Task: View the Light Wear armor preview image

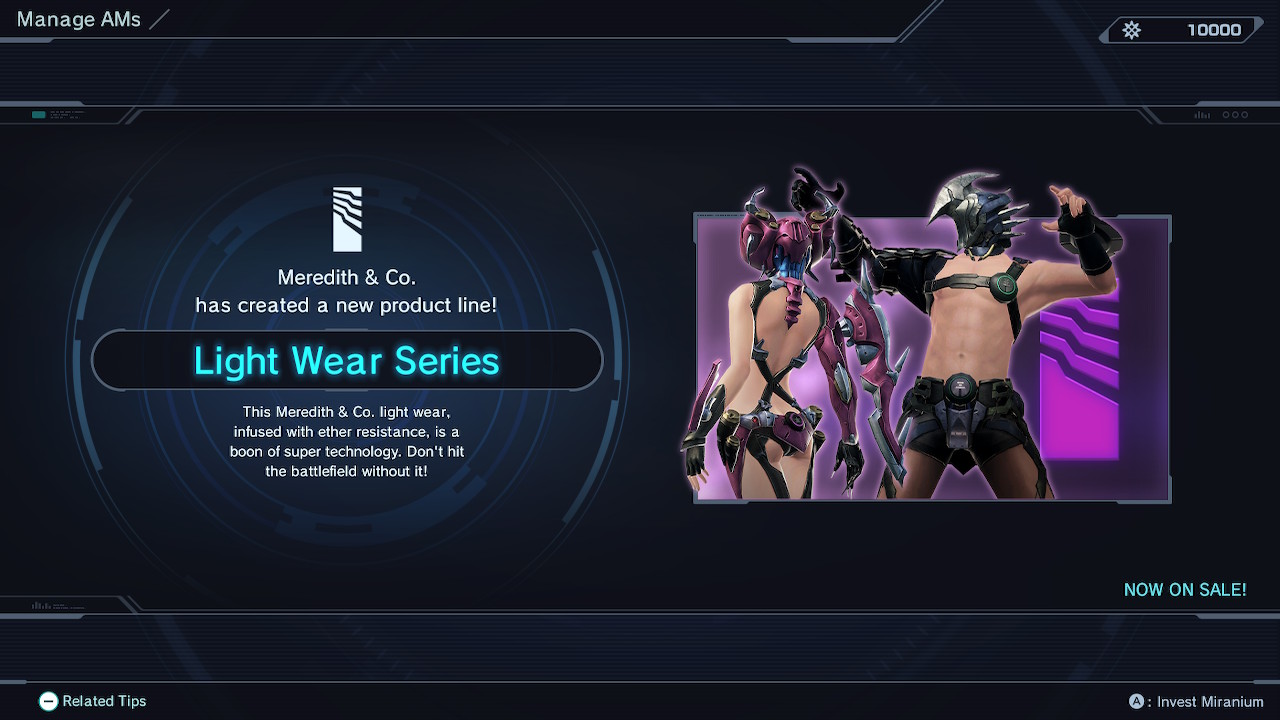Action: (x=931, y=357)
